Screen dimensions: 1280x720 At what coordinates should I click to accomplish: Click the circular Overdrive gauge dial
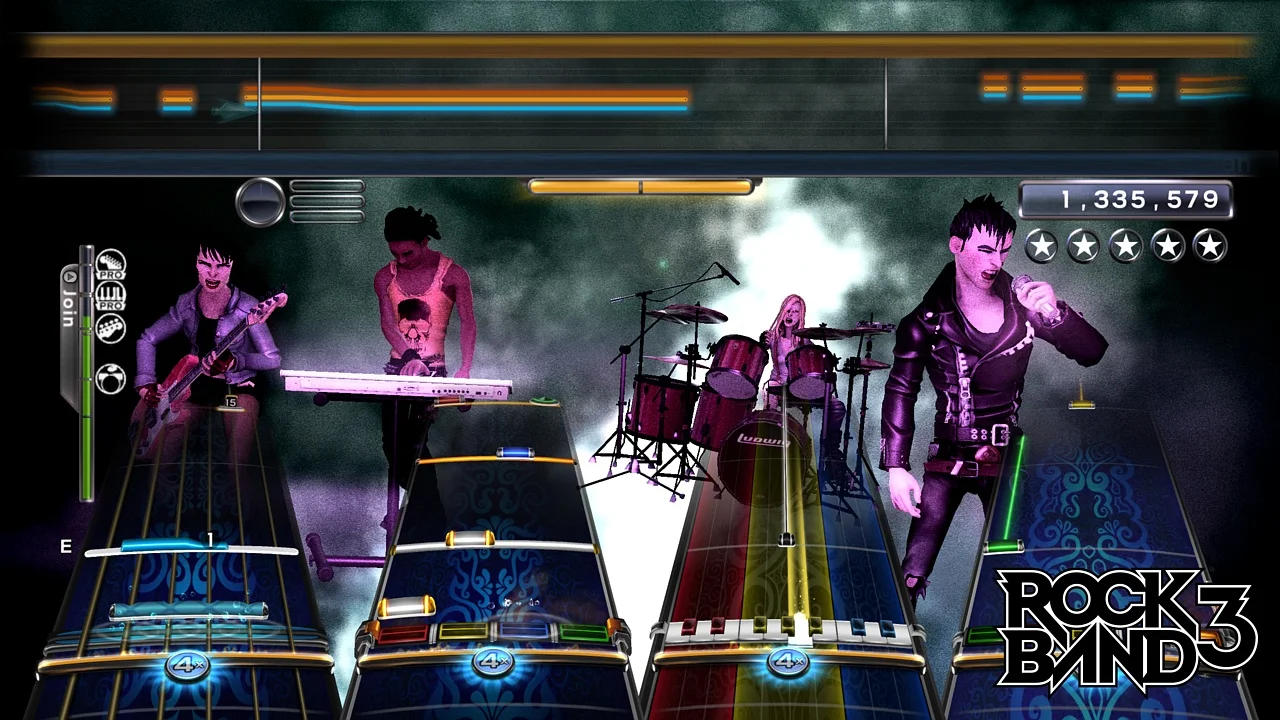pyautogui.click(x=262, y=200)
